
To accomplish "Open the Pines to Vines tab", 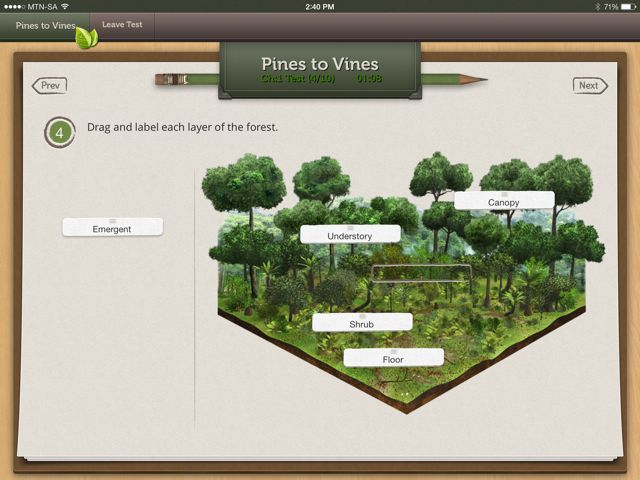I will [x=45, y=25].
